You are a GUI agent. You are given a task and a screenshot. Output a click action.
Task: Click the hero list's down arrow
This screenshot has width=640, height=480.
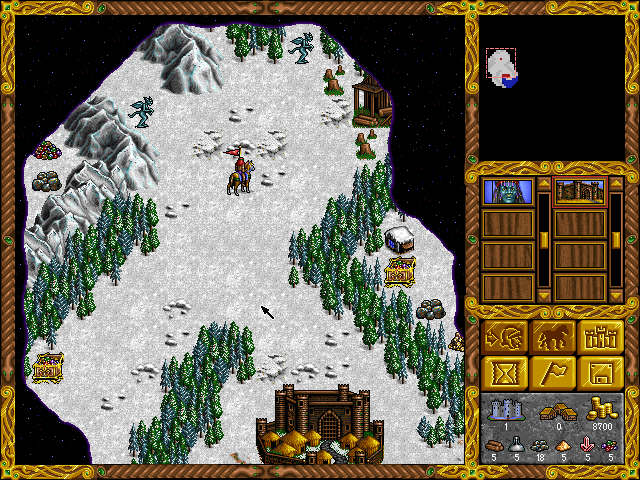point(543,296)
